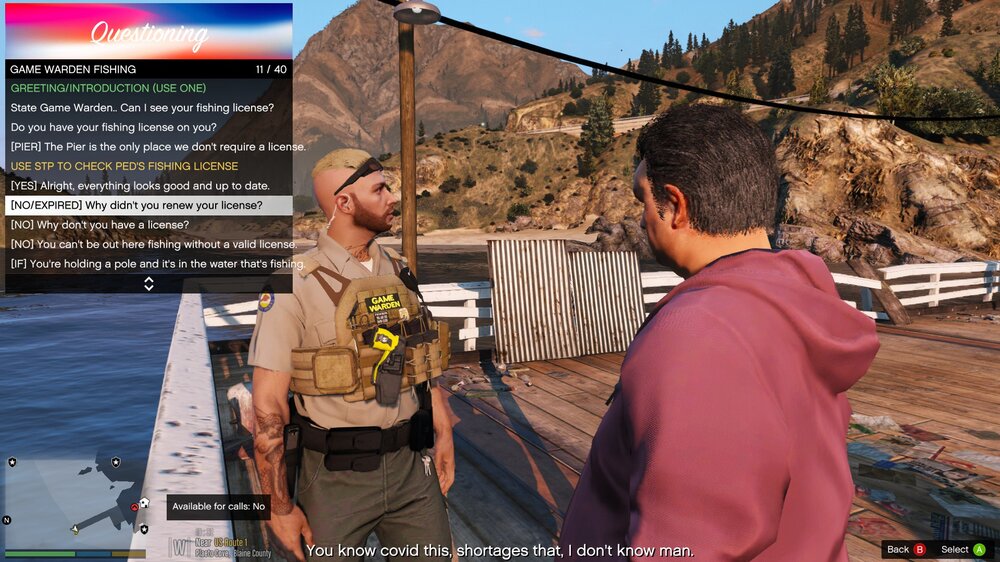Choose the [PIER] no license required line
Screen dimensions: 1000x562
click(158, 146)
